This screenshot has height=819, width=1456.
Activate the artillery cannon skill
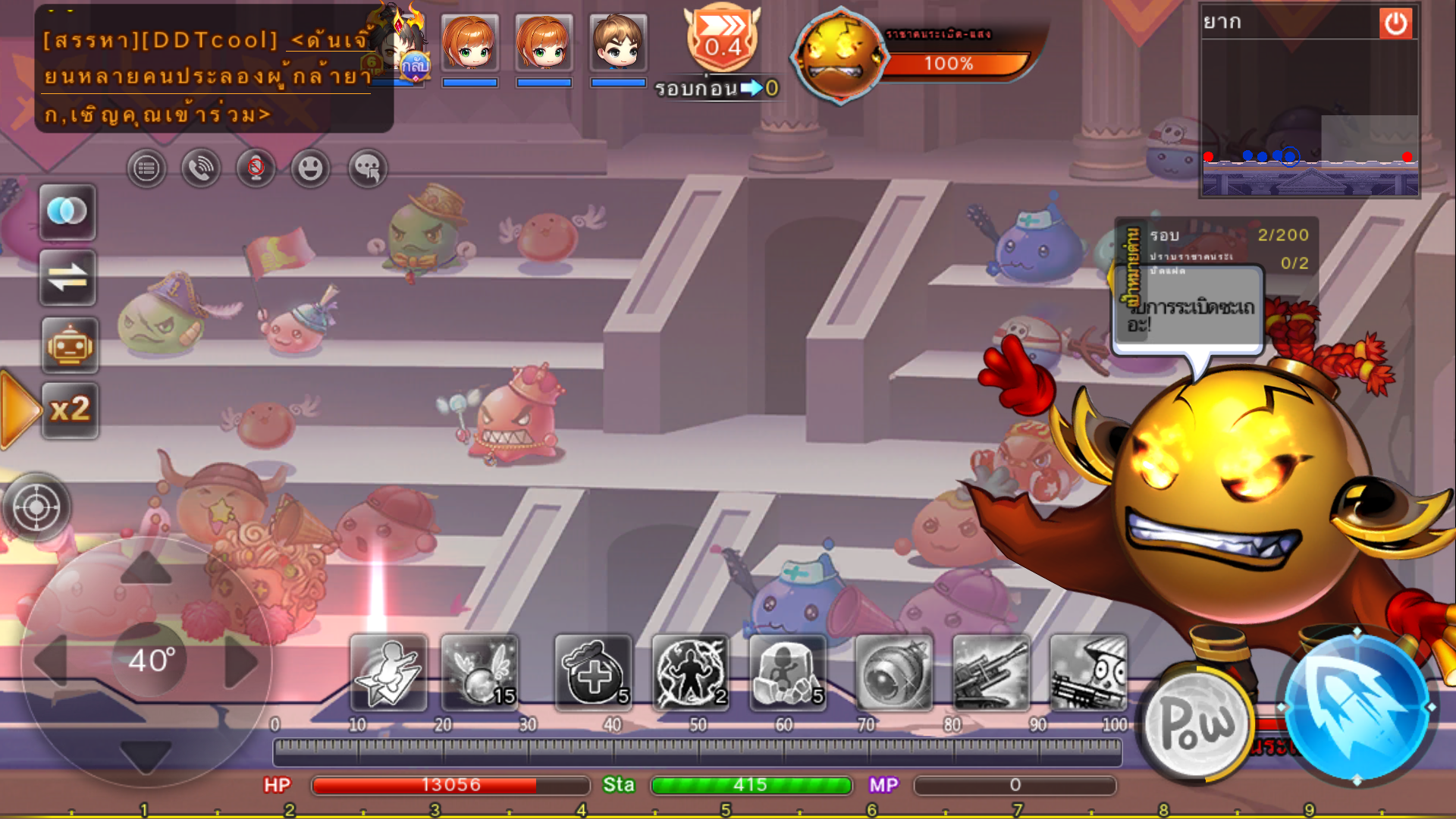pyautogui.click(x=991, y=673)
